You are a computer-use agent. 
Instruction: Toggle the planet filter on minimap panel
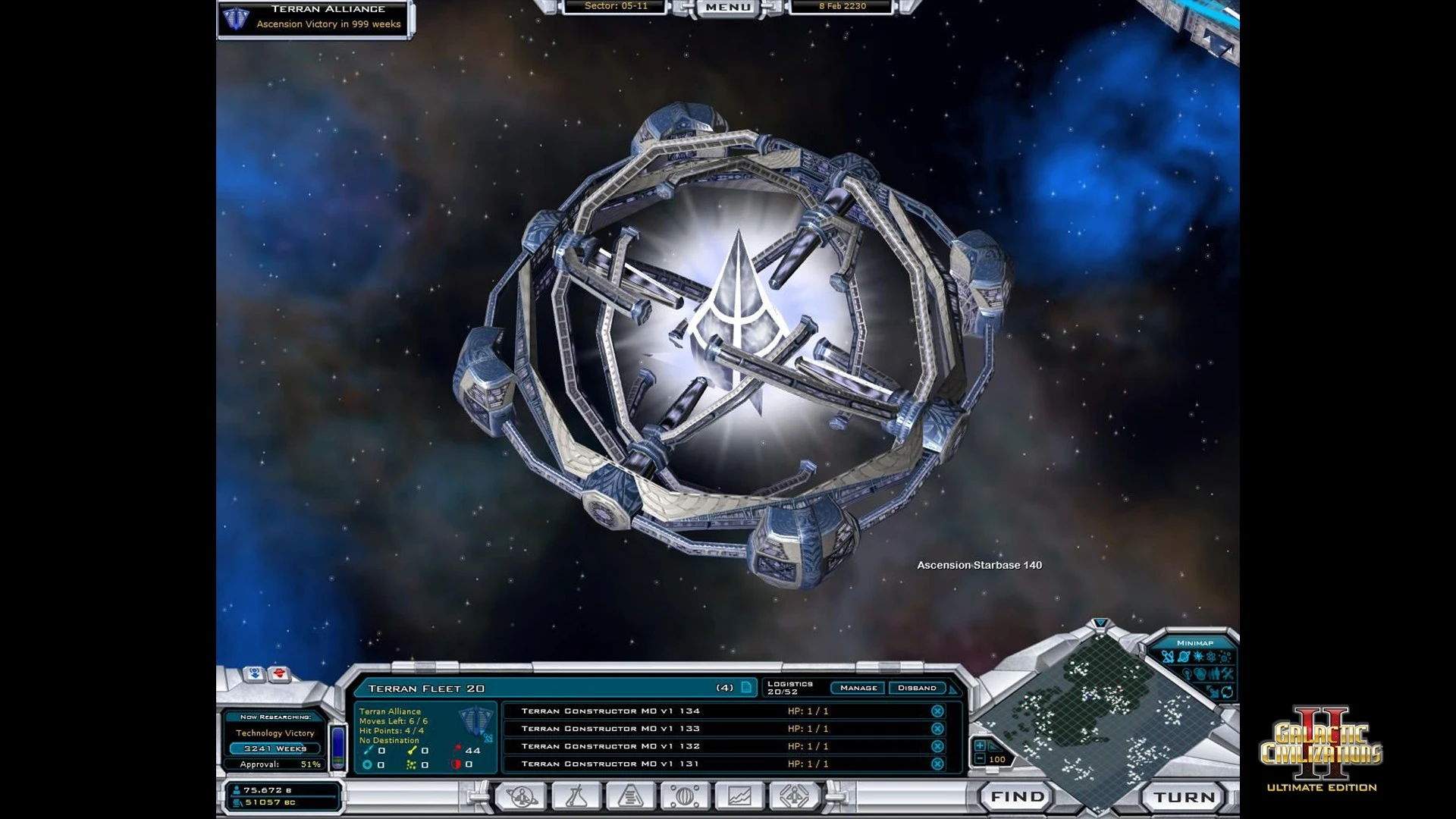coord(1183,657)
